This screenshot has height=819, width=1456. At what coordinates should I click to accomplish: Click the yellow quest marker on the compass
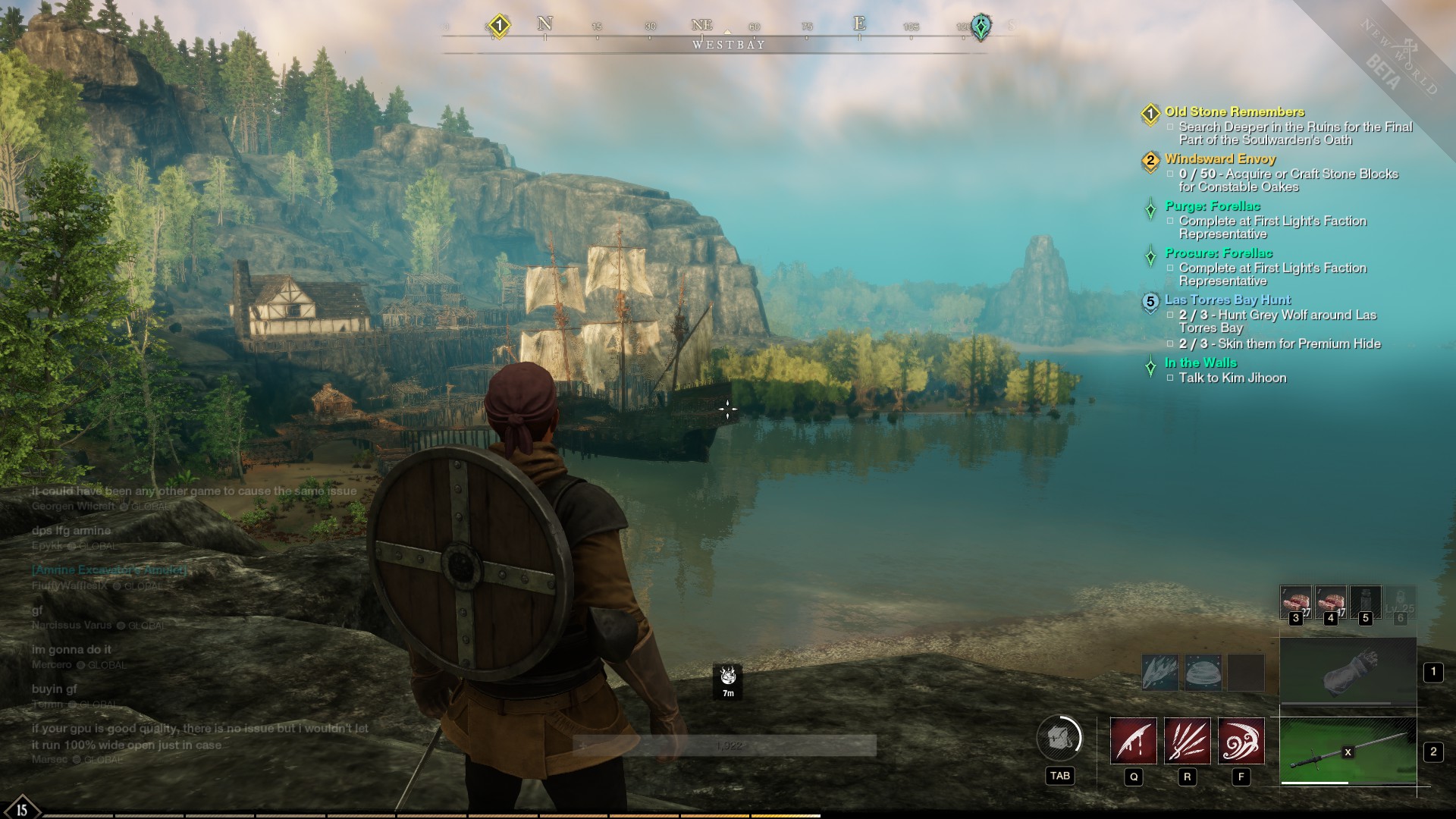pos(498,26)
